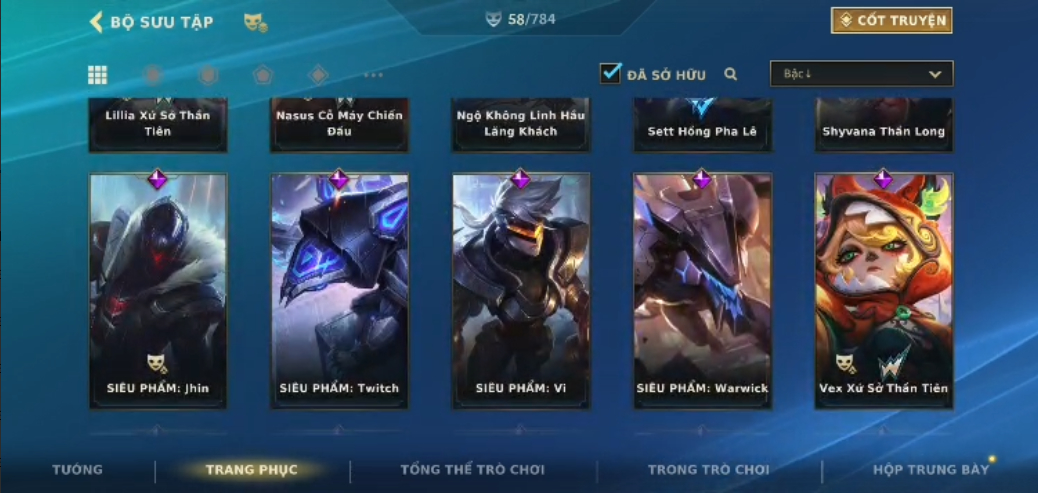Viewport: 1038px width, 493px height.
Task: Pick the SIÊU PHẨM: Warwick skin
Action: (702, 290)
